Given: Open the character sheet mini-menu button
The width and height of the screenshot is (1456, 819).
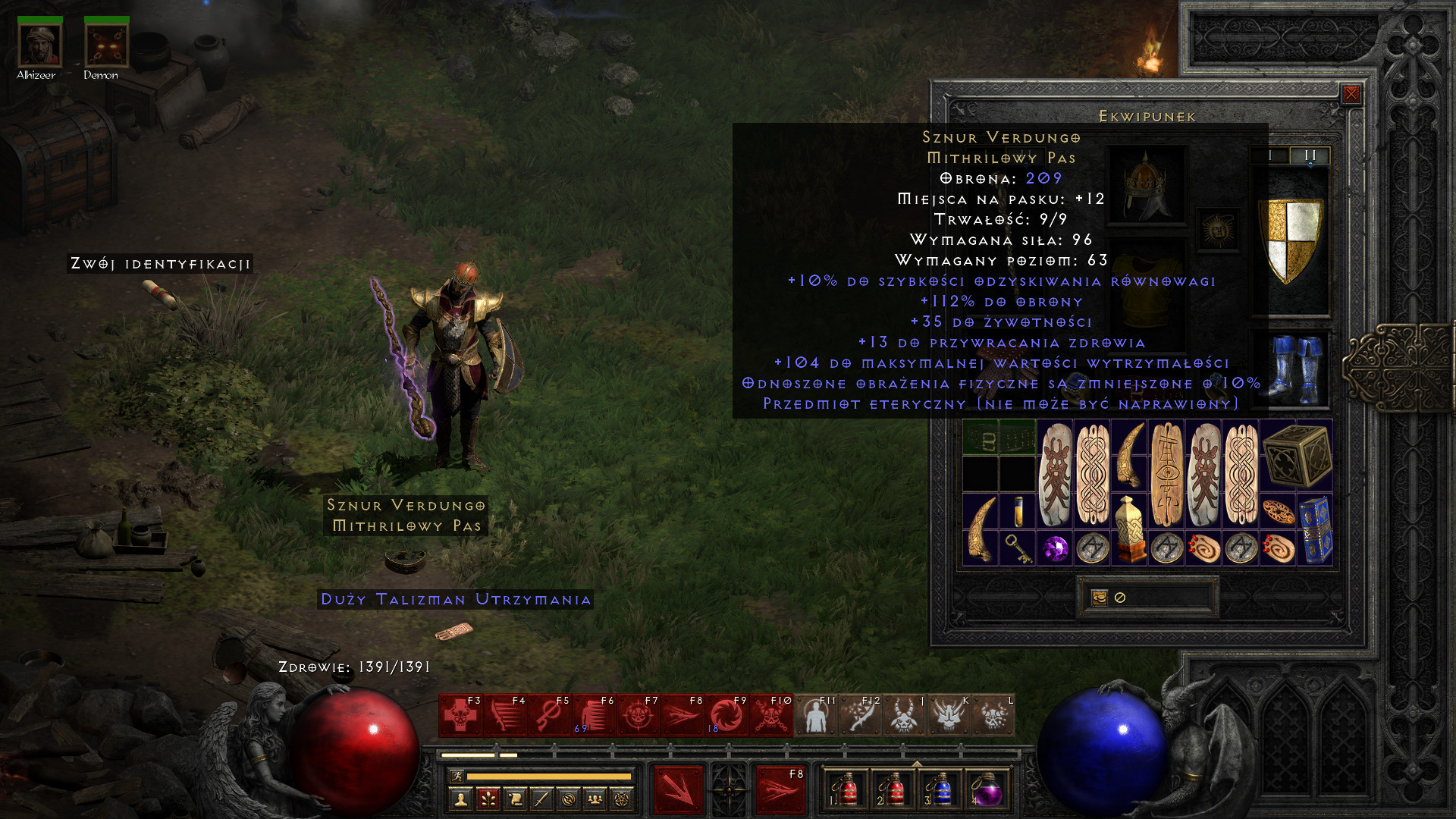Looking at the screenshot, I should click(x=460, y=799).
